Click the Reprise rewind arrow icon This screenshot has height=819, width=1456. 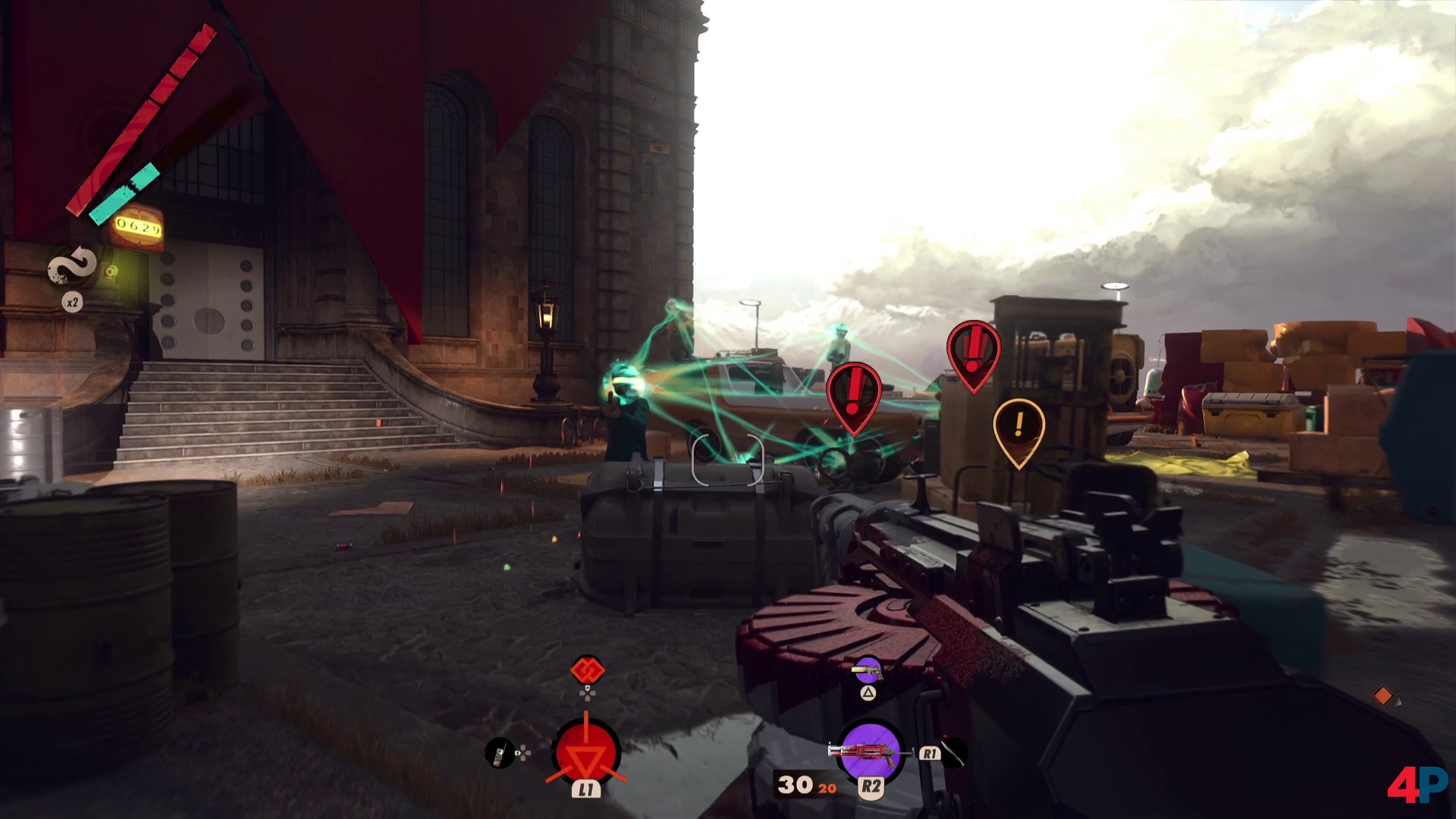click(x=72, y=266)
